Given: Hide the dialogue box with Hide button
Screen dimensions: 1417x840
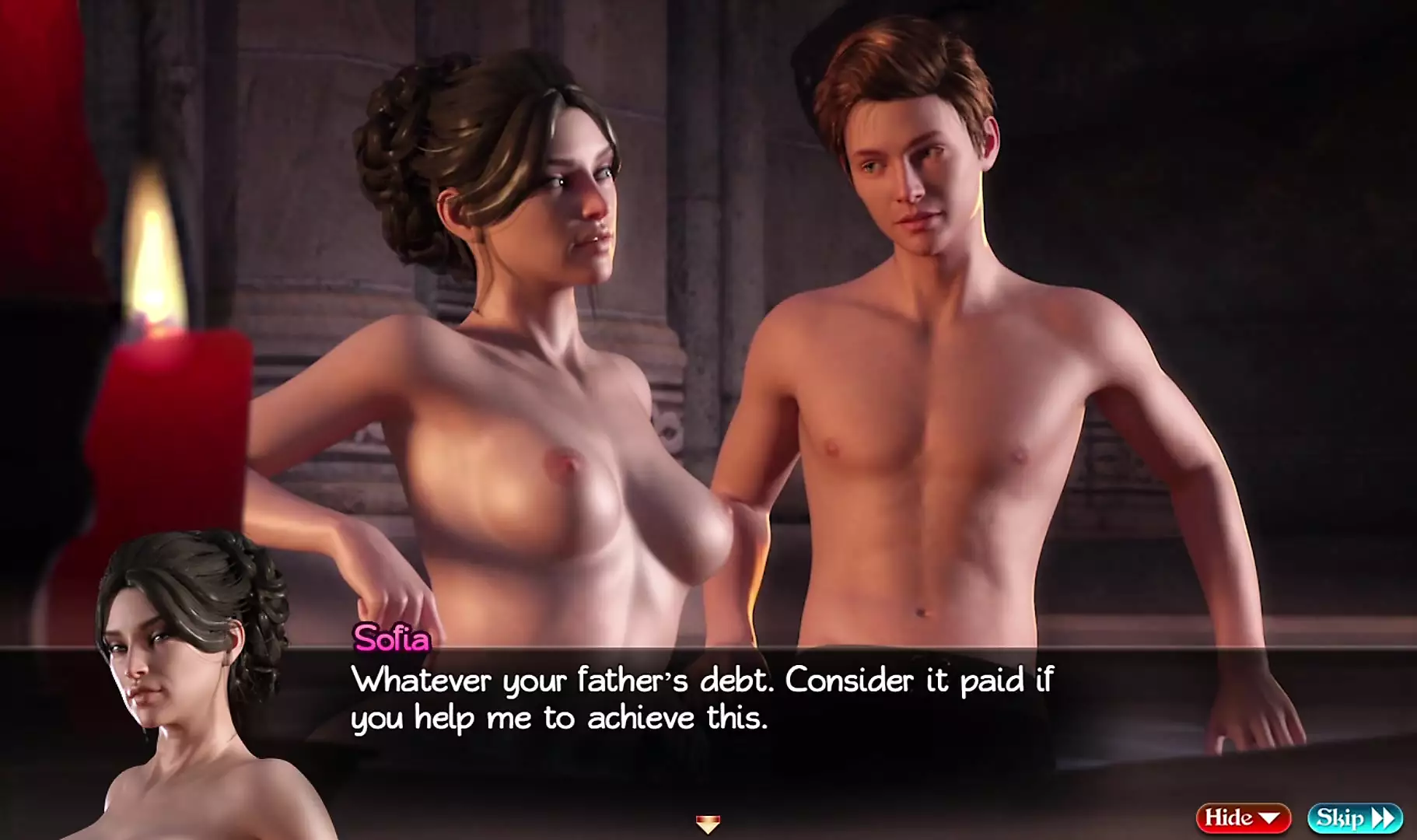Looking at the screenshot, I should (1242, 817).
